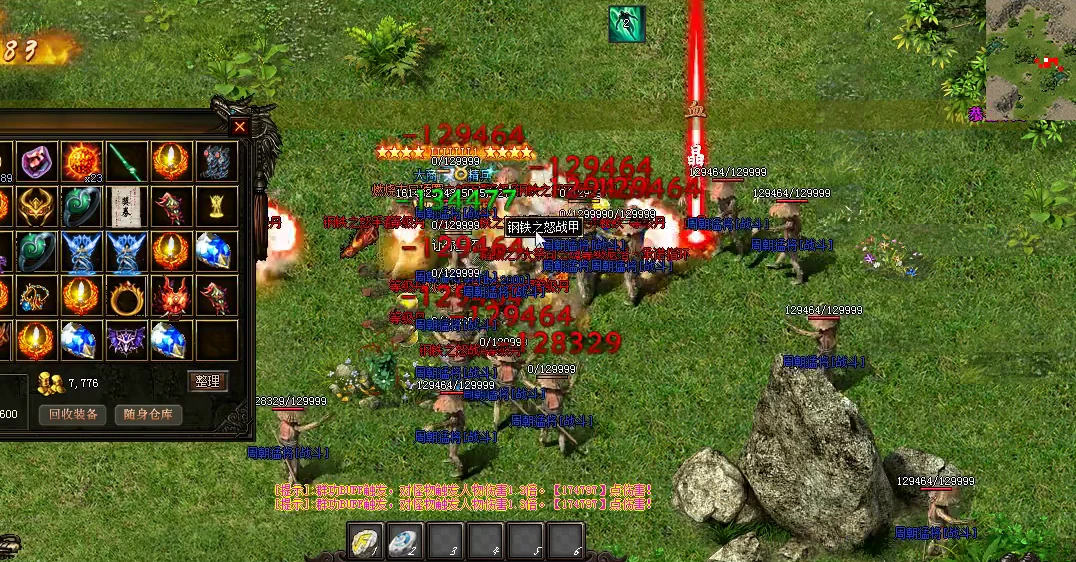The height and width of the screenshot is (562, 1076).
Task: Select the paper scroll item in the bag
Action: [x=126, y=205]
